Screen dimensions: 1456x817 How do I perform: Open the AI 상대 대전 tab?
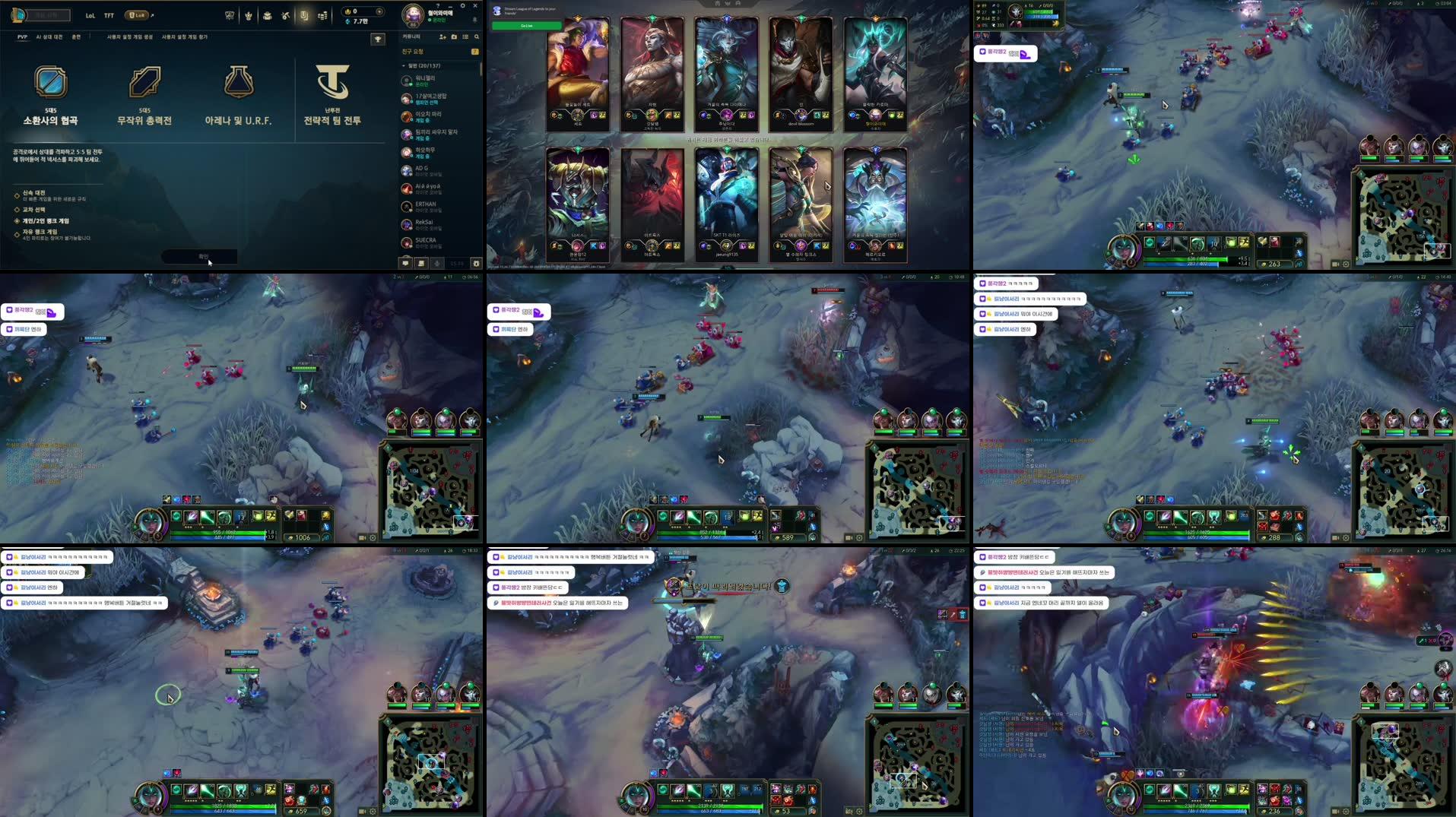coord(49,36)
